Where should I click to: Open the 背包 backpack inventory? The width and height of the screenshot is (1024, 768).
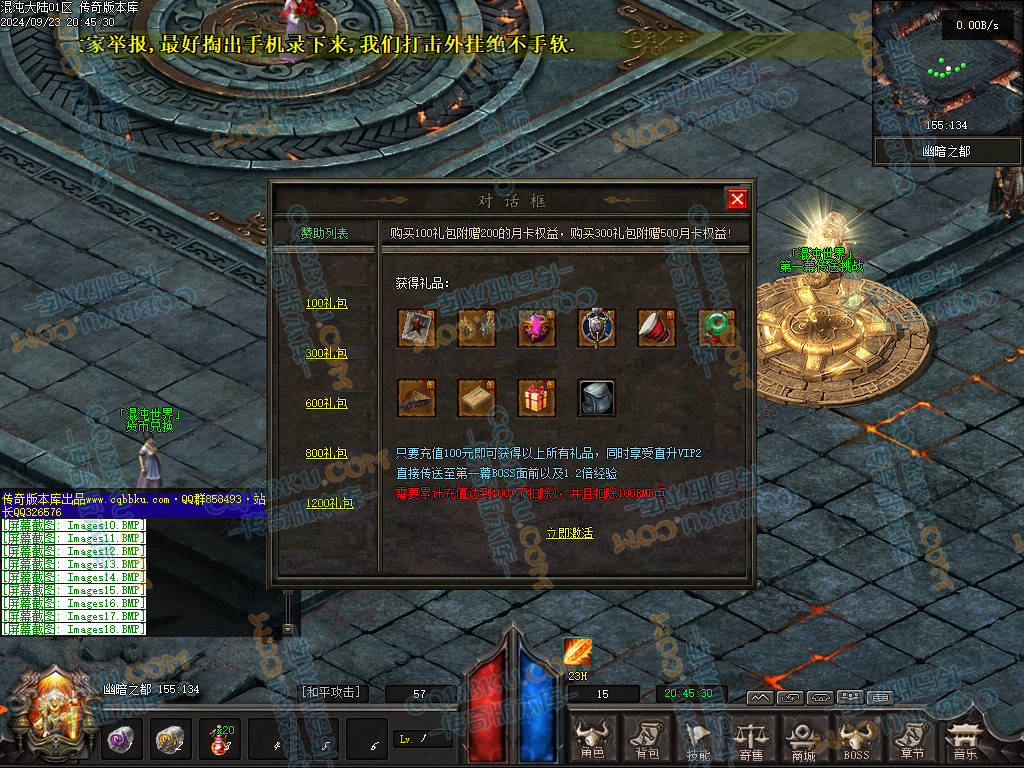click(x=647, y=740)
